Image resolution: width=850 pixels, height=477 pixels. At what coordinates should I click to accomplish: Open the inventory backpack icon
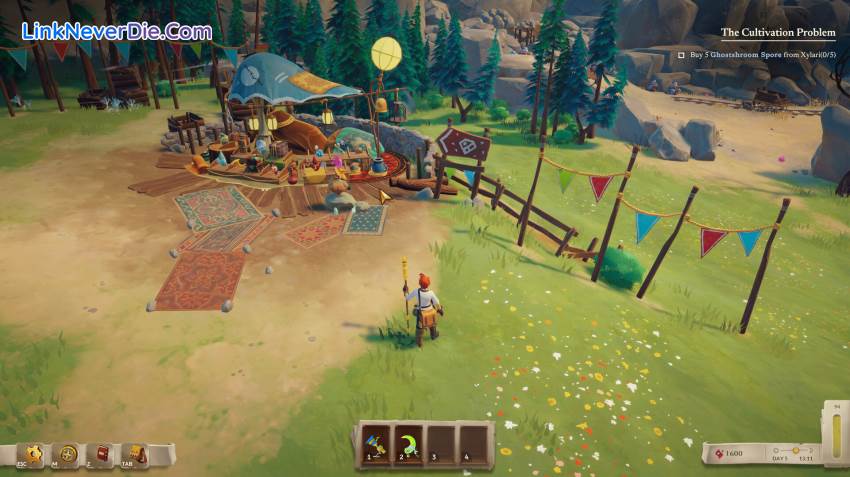[139, 454]
